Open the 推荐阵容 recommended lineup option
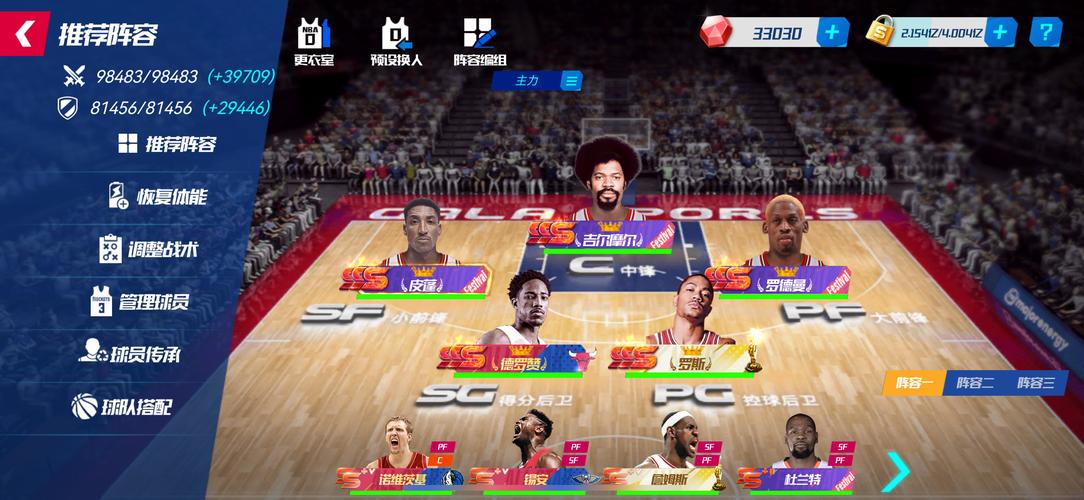 pyautogui.click(x=168, y=144)
